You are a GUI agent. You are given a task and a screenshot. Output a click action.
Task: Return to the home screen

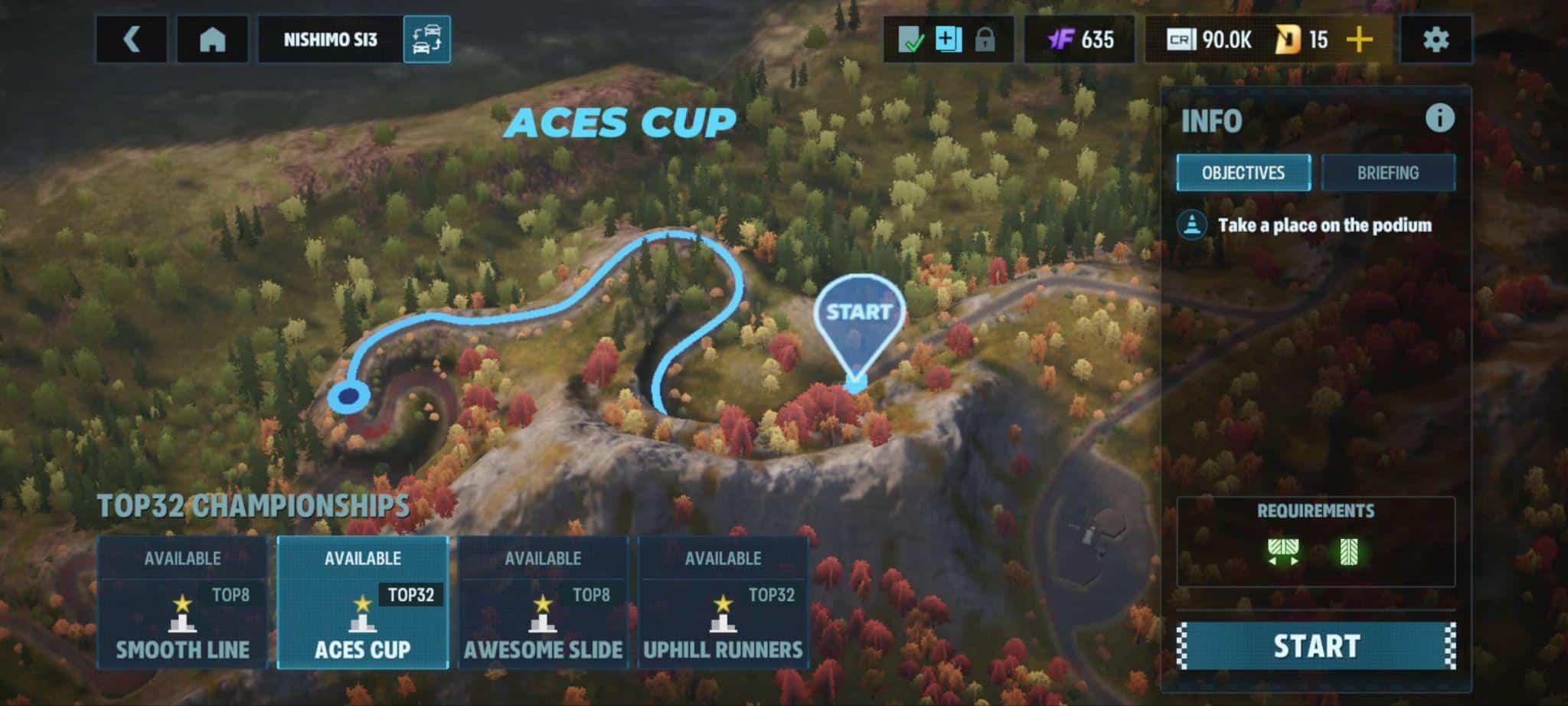click(x=212, y=40)
